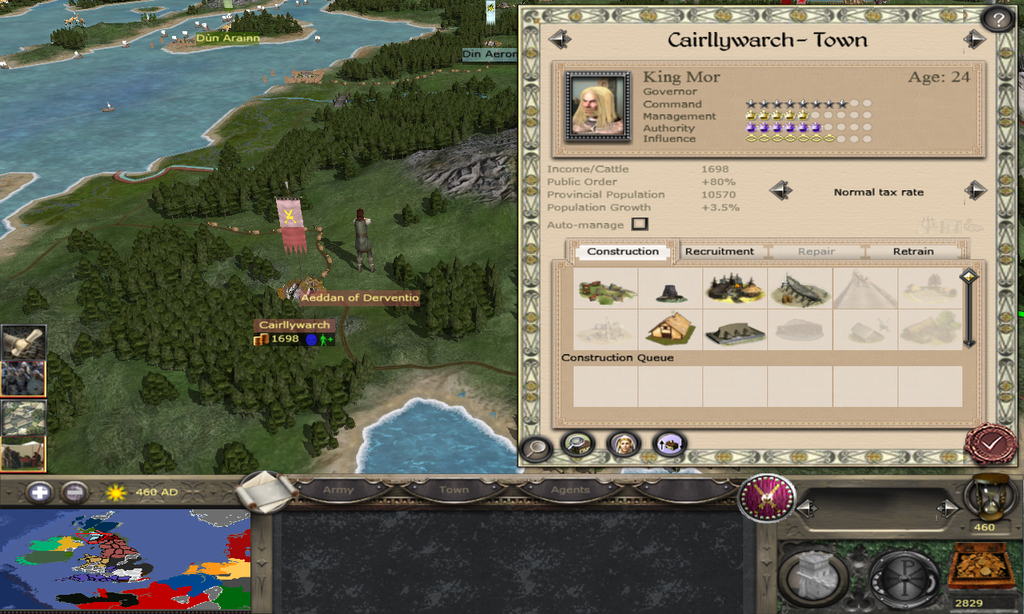Switch to the Agents tab
Viewport: 1024px width, 614px height.
(568, 490)
